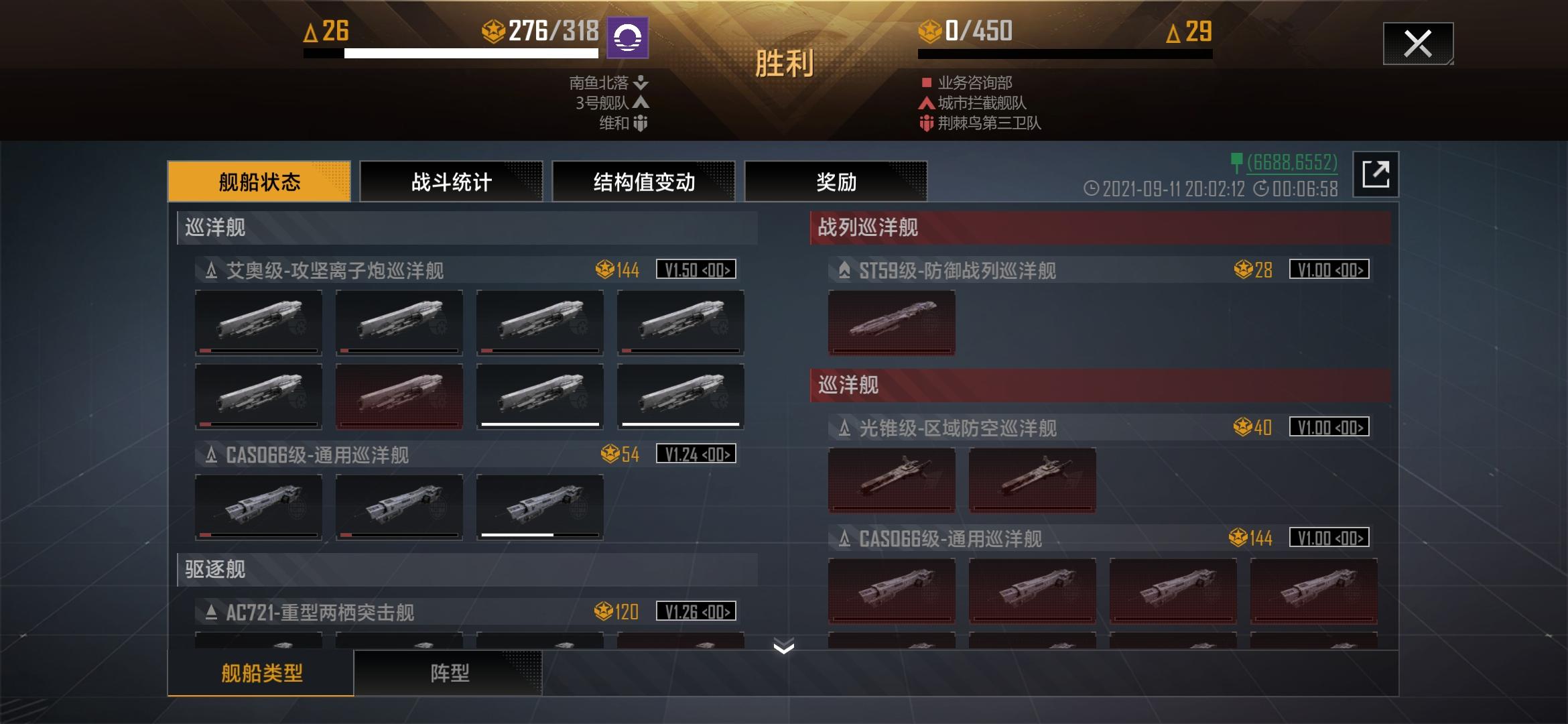Open the V1.24 selector for CAS066级-通用巡洋舰
1568x724 pixels.
(696, 454)
